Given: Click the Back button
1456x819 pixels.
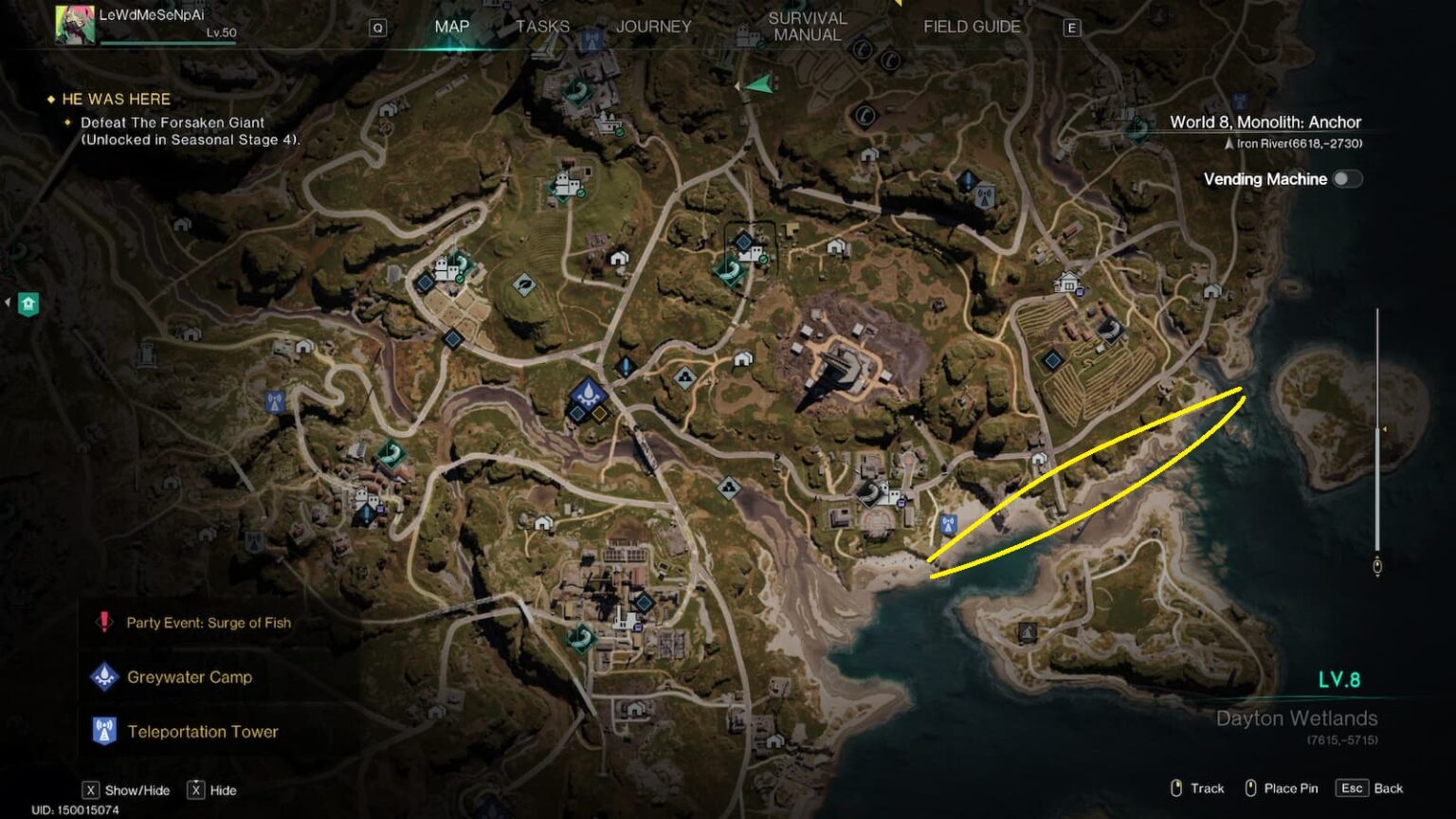Looking at the screenshot, I should pos(1370,789).
